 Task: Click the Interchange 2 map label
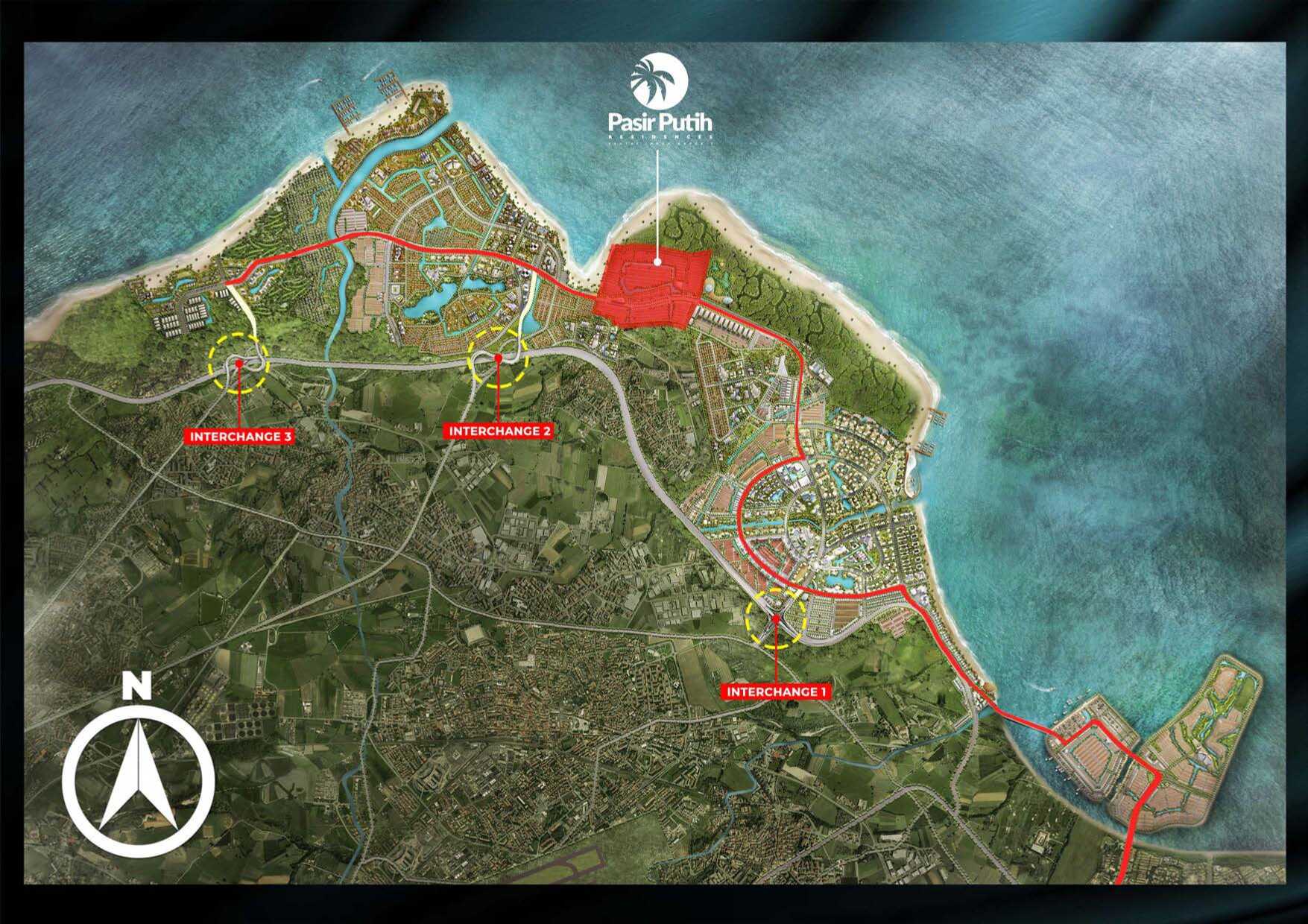499,431
